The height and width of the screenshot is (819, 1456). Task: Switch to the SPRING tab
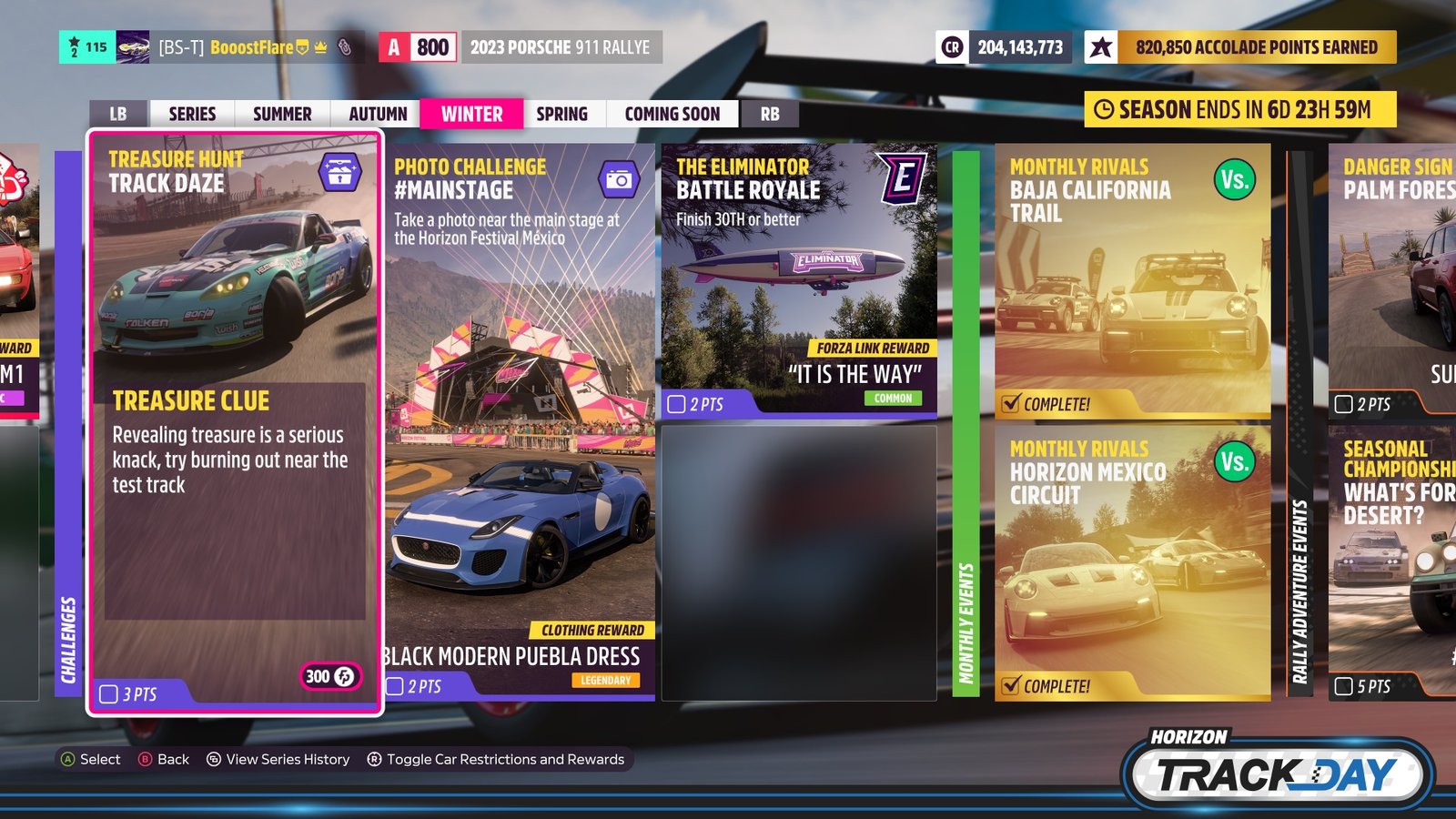tap(562, 114)
